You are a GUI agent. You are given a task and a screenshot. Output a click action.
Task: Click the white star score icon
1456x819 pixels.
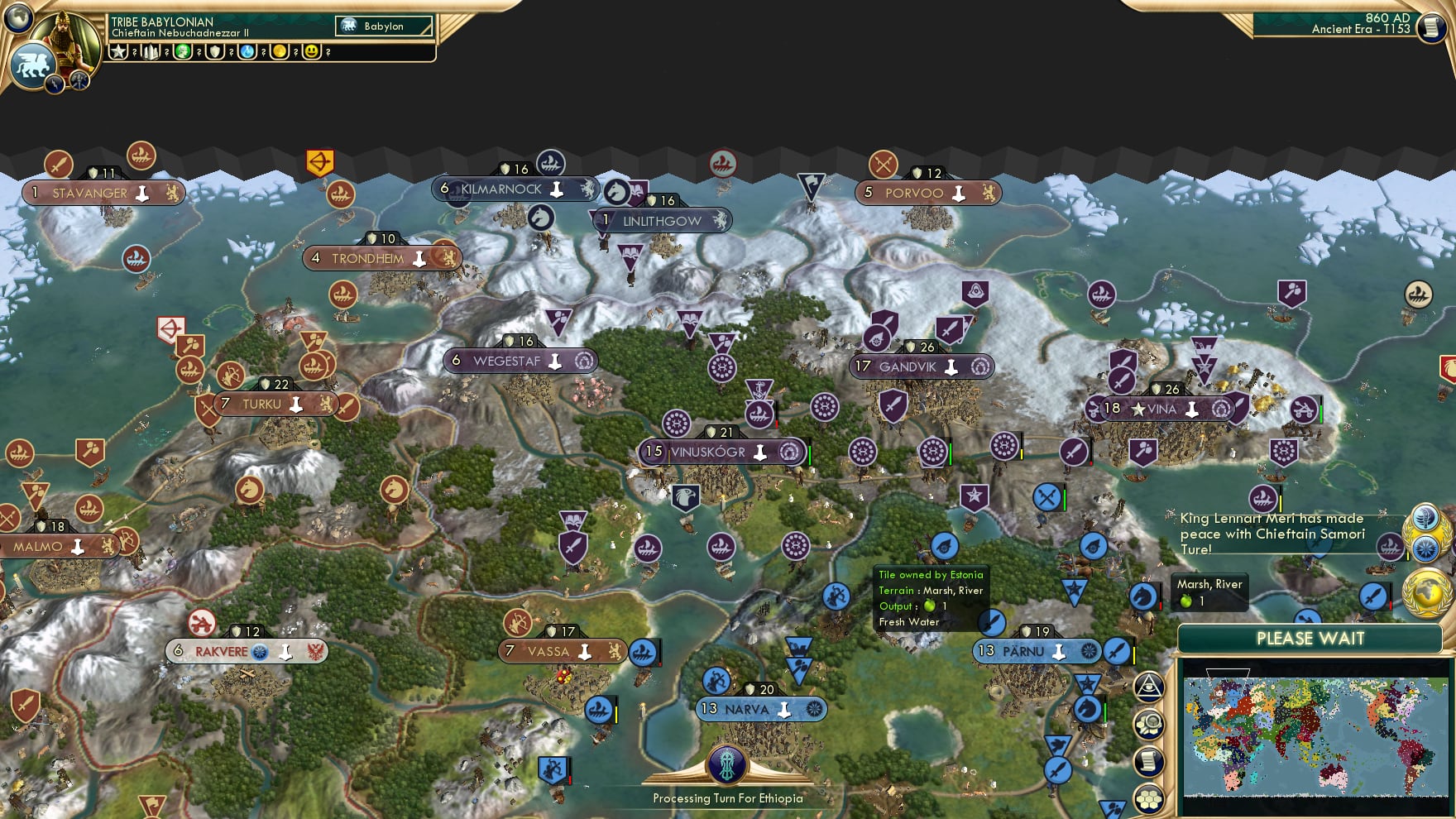[x=119, y=51]
